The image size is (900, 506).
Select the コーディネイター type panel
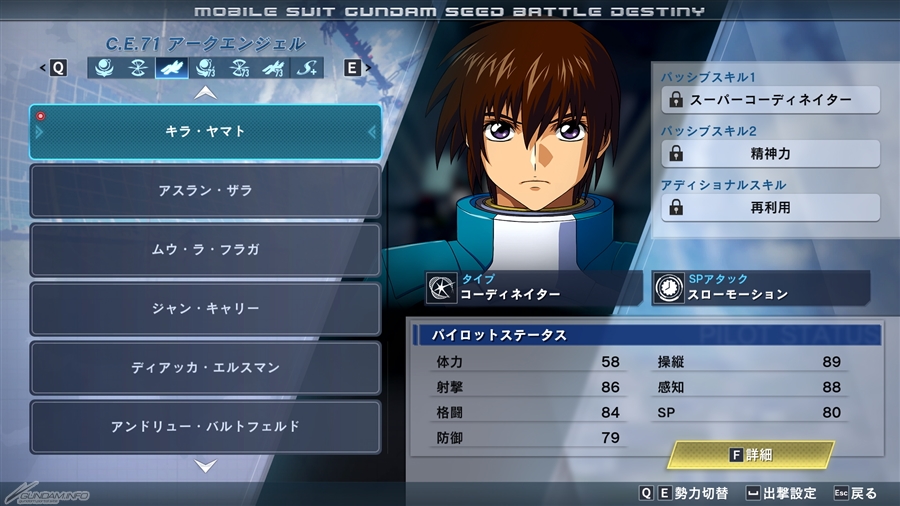pos(532,288)
